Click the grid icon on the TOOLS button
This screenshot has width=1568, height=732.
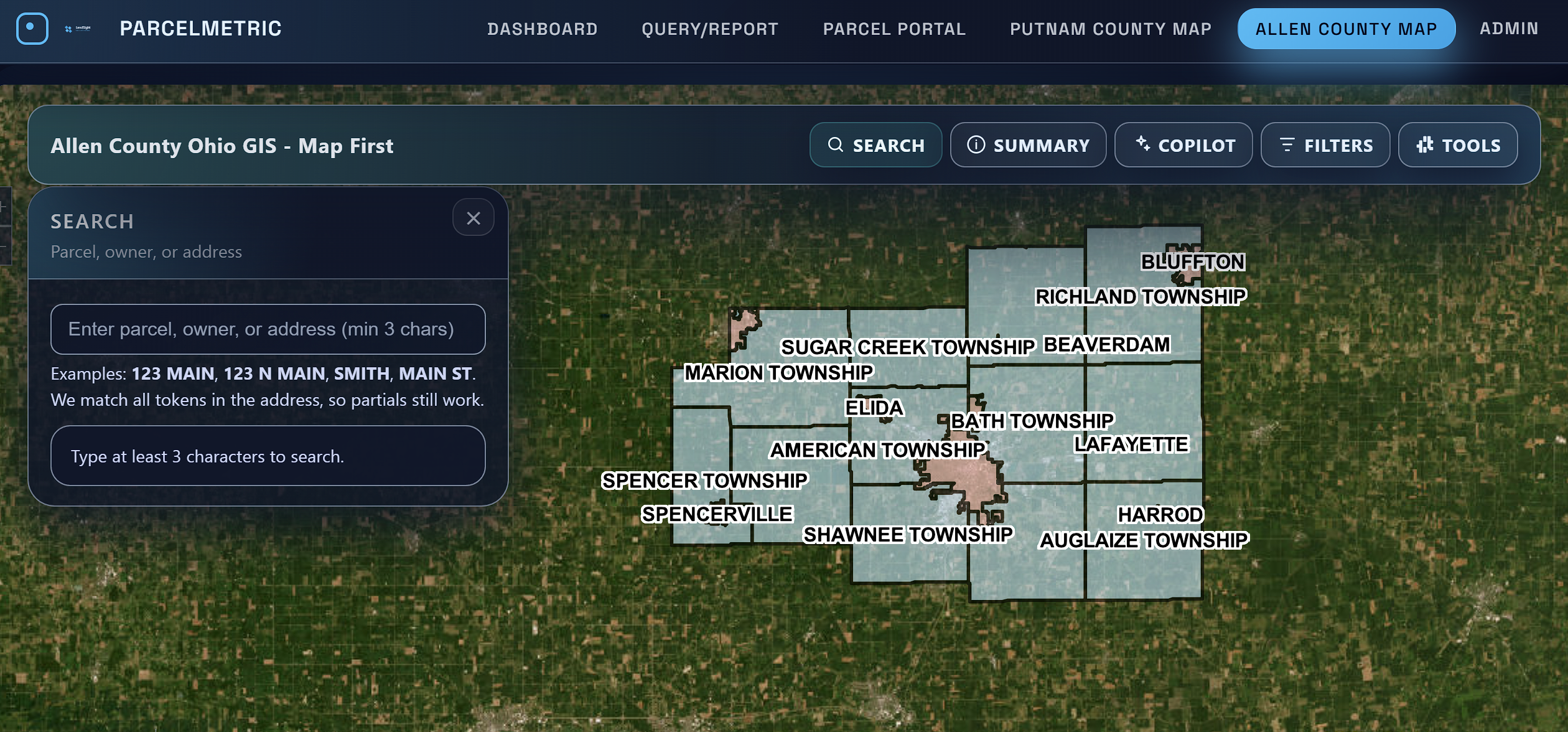pyautogui.click(x=1426, y=144)
